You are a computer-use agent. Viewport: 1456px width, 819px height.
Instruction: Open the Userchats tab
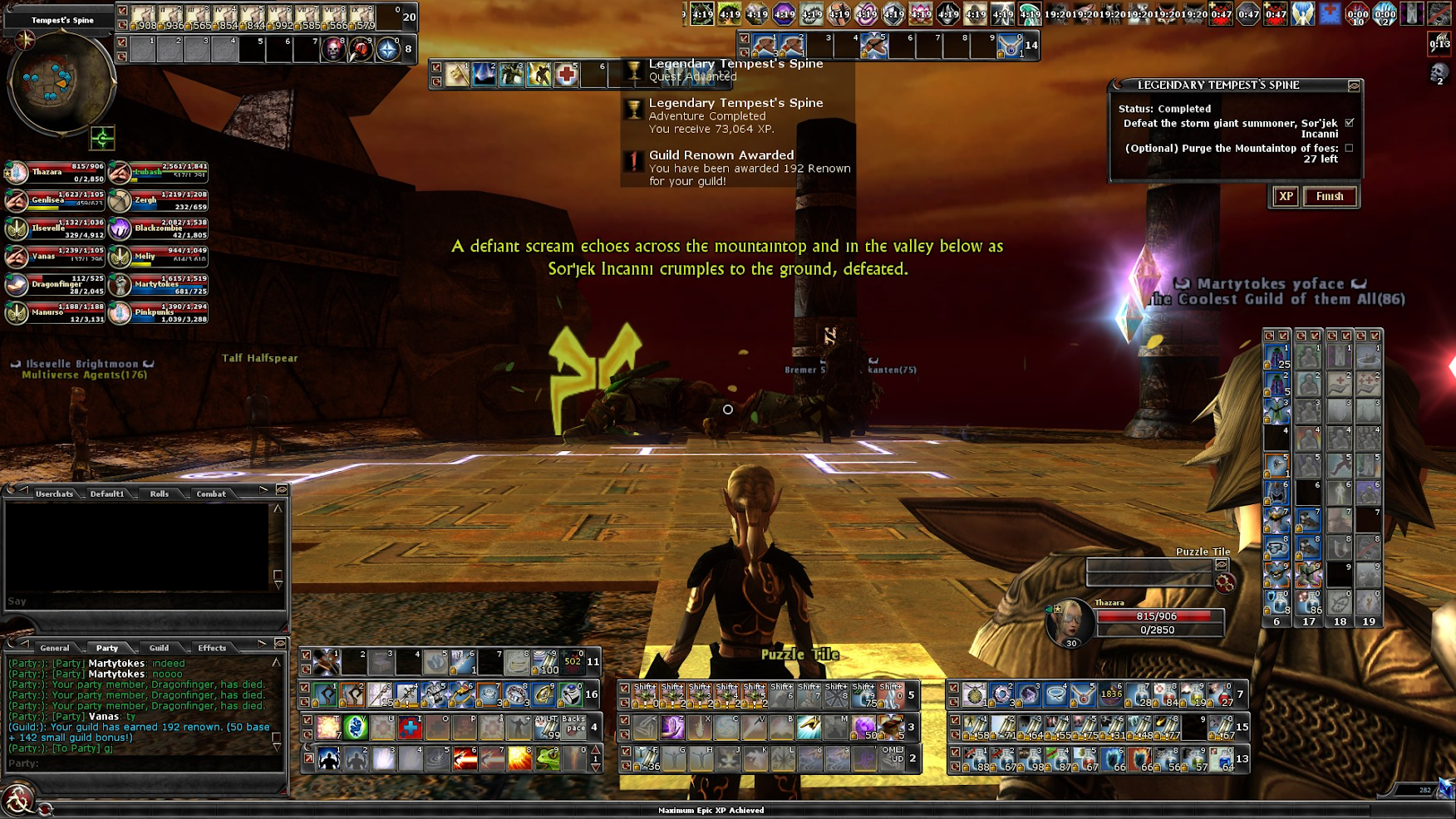tap(55, 494)
